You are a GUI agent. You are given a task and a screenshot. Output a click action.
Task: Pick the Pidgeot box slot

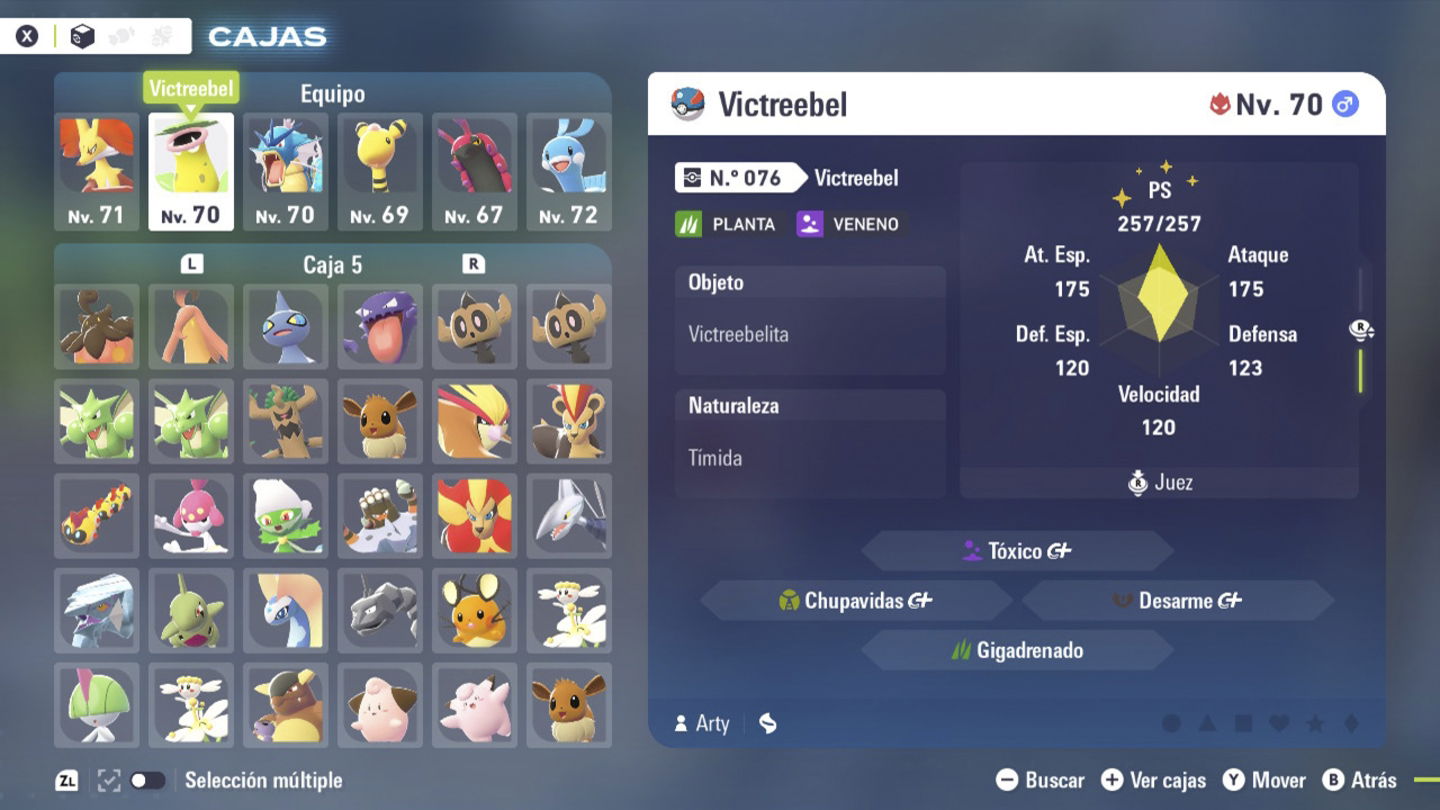click(474, 421)
